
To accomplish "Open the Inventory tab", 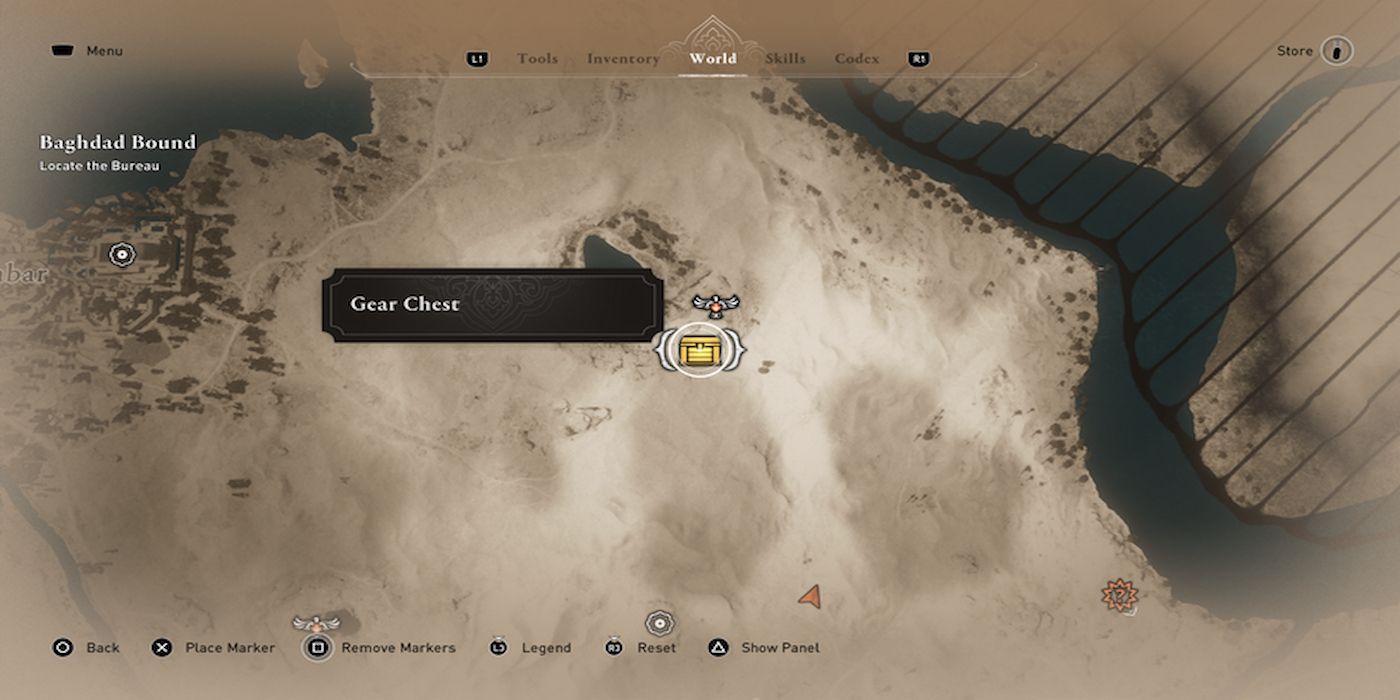I will point(623,59).
